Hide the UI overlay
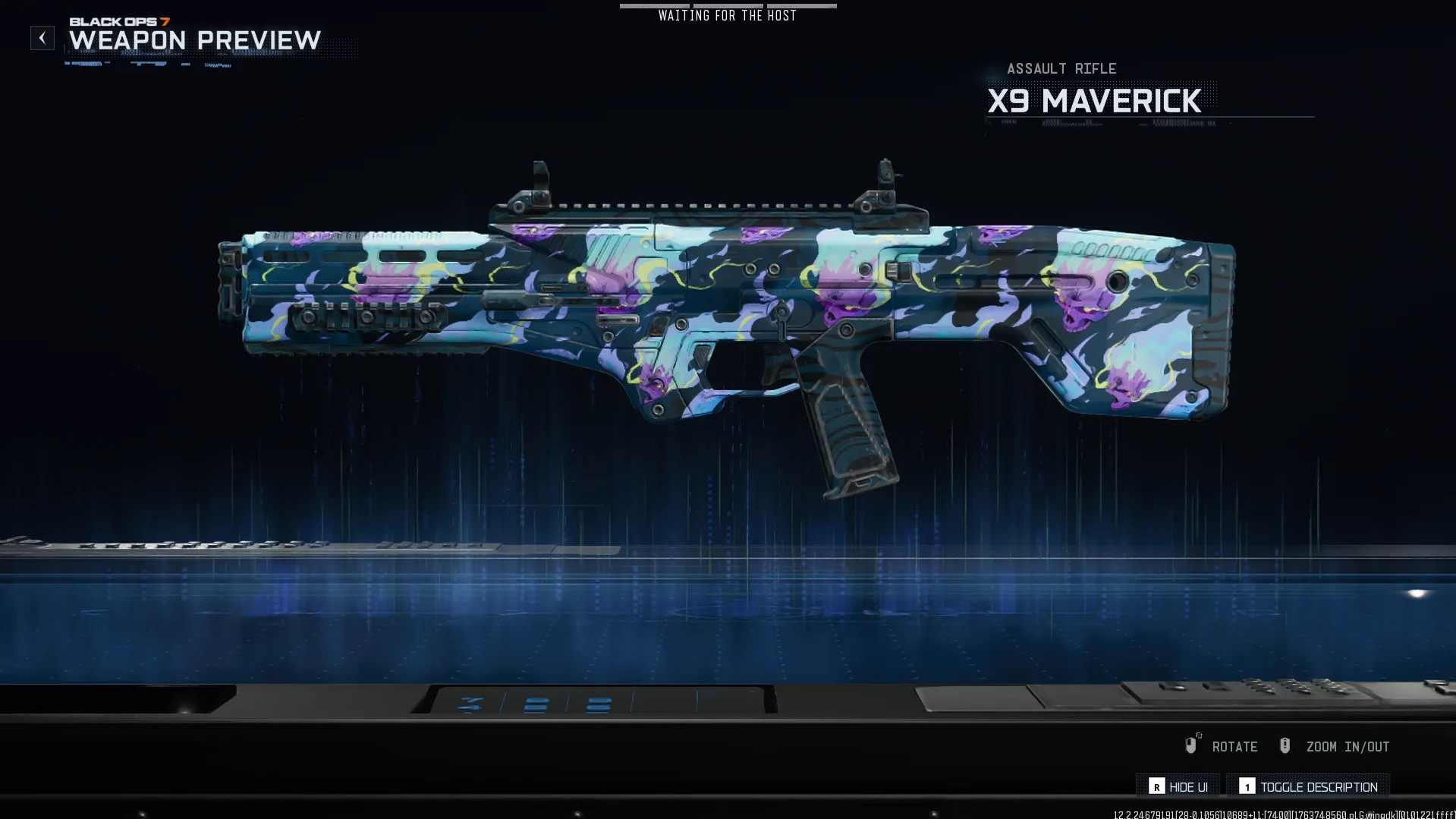Screen dimensions: 1456x819 click(1178, 786)
